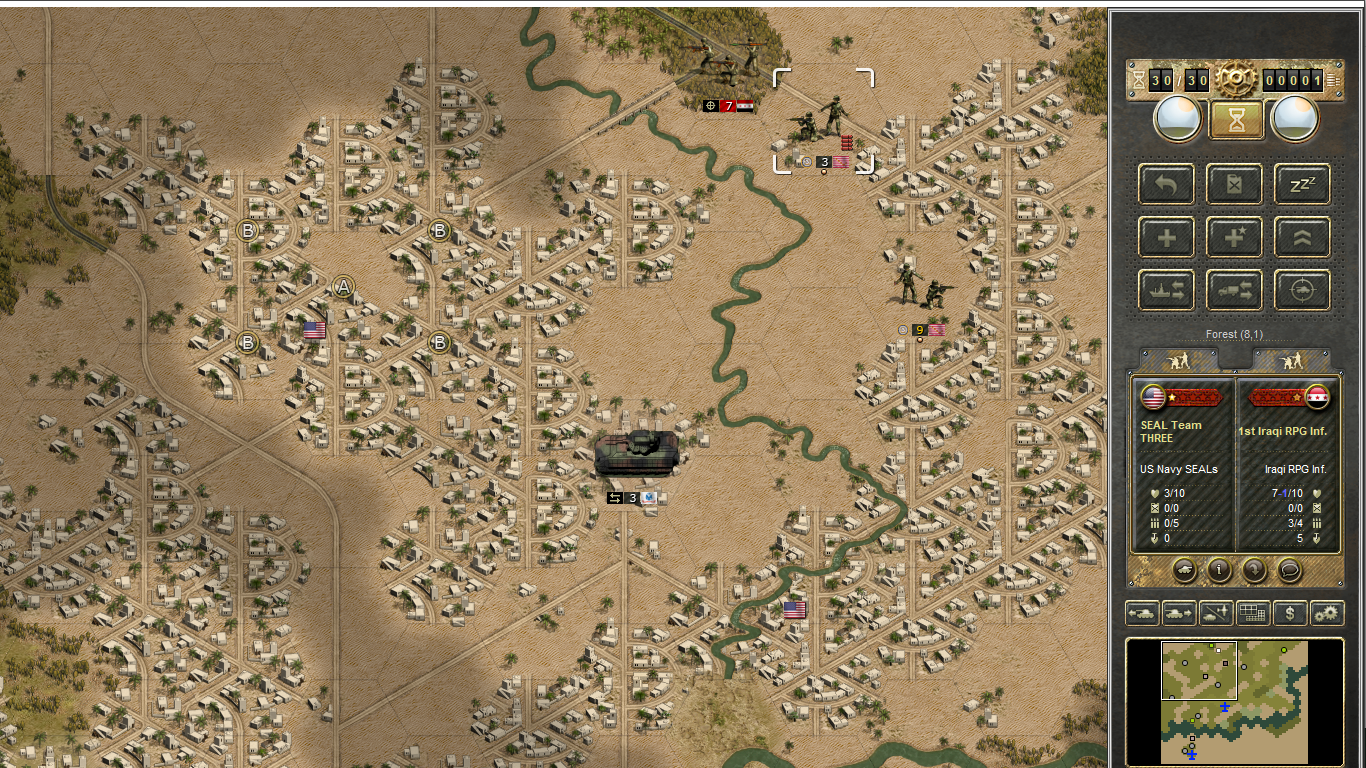
Task: Select the previous unit with the left-arrow tank
Action: pyautogui.click(x=1141, y=613)
